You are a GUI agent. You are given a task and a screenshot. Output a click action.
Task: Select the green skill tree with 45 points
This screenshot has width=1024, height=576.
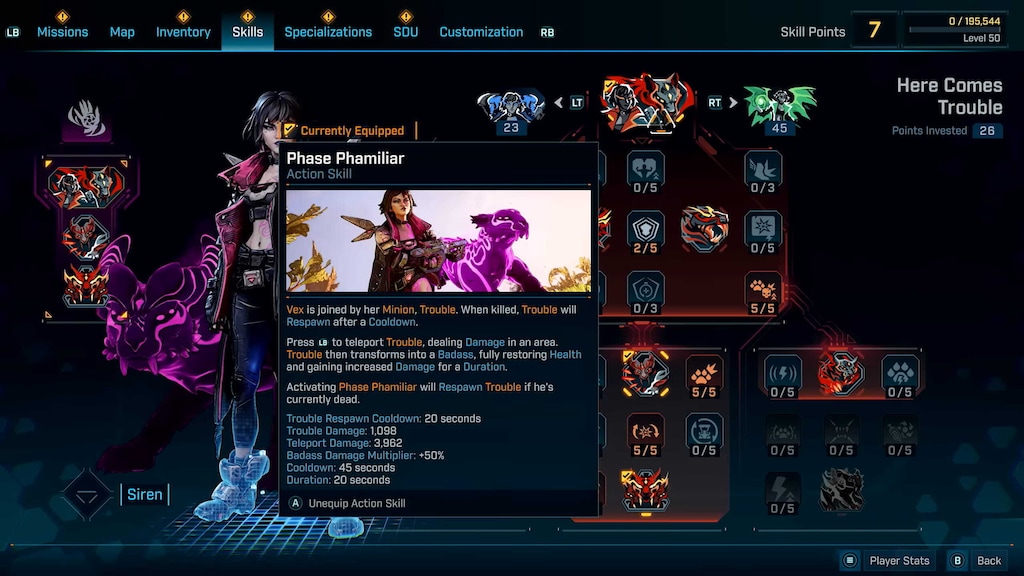click(779, 104)
